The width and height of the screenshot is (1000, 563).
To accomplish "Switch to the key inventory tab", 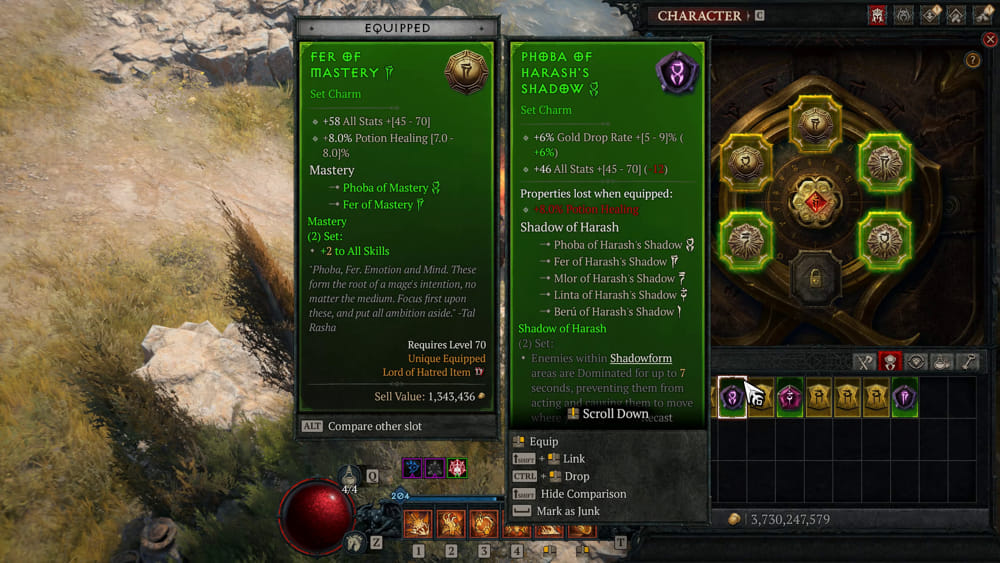I will tap(968, 363).
